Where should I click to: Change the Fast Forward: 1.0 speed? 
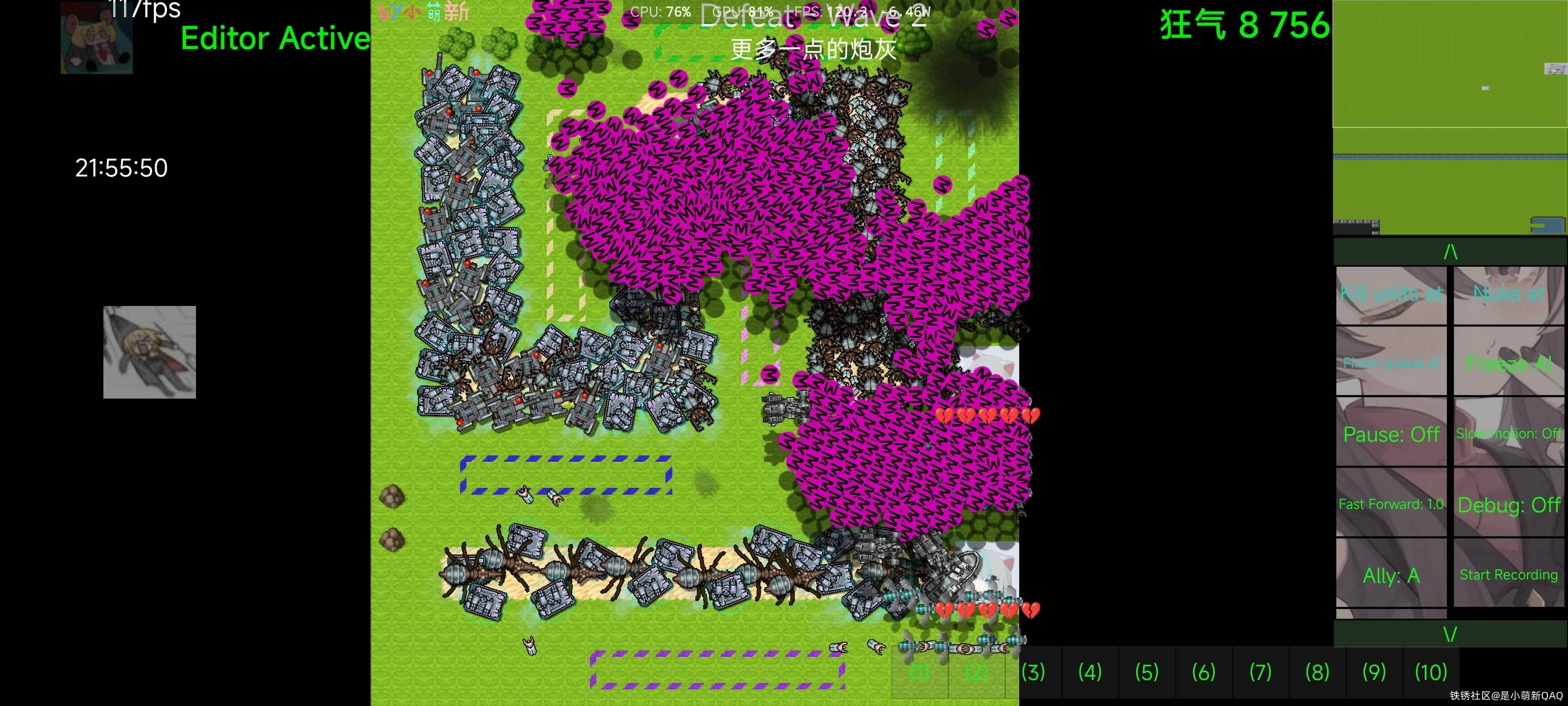pos(1391,504)
